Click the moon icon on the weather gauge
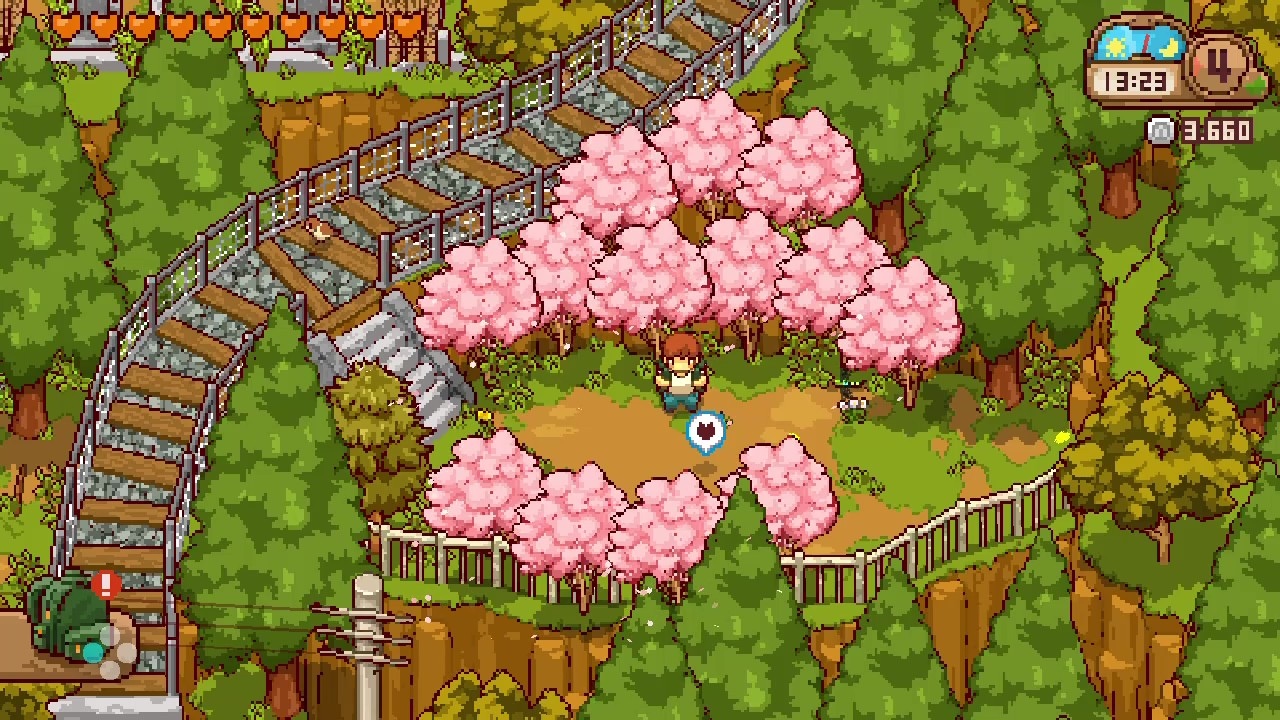 pos(1168,46)
